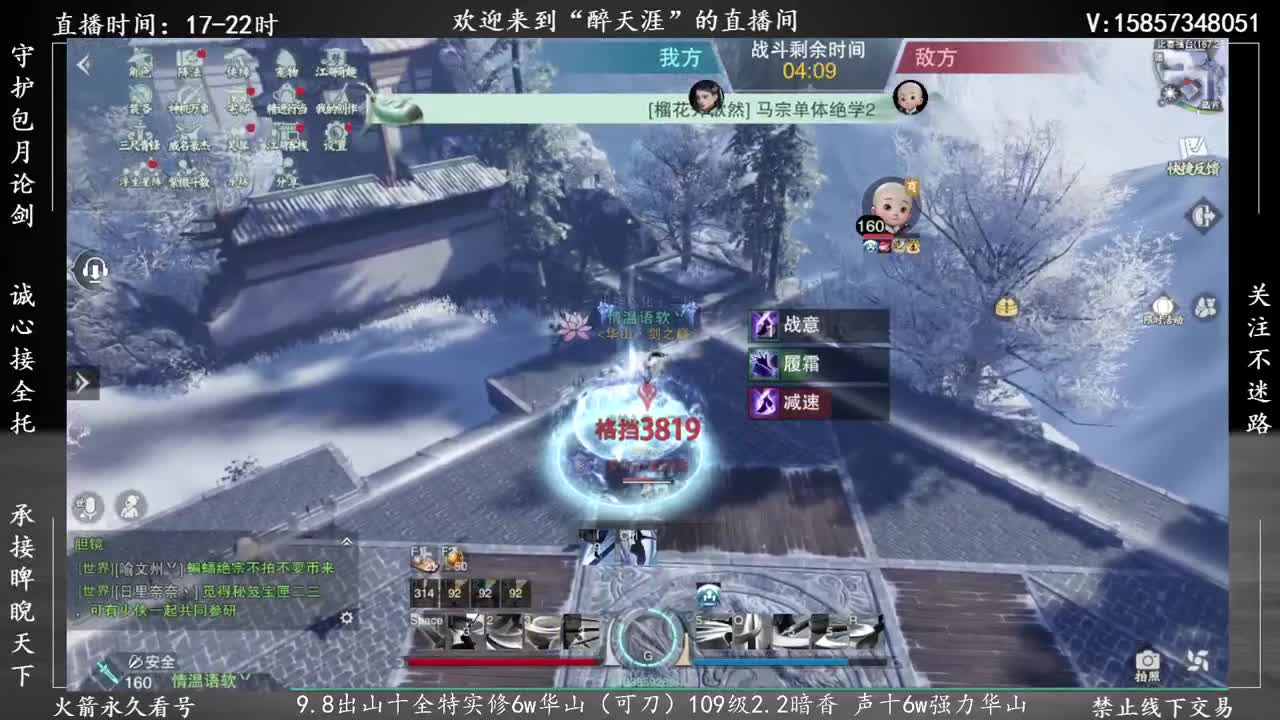
Task: Switch to the 敌方 enemies tab
Action: (x=938, y=58)
